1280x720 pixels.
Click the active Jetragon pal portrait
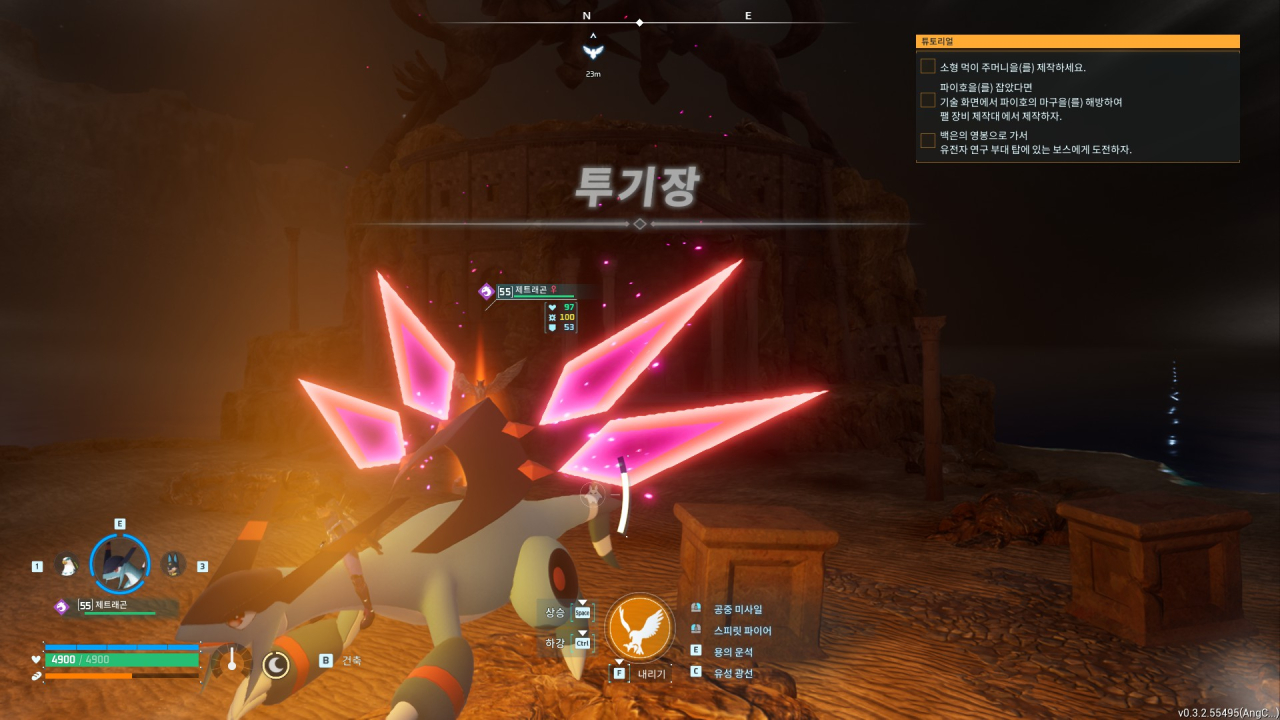click(x=120, y=564)
